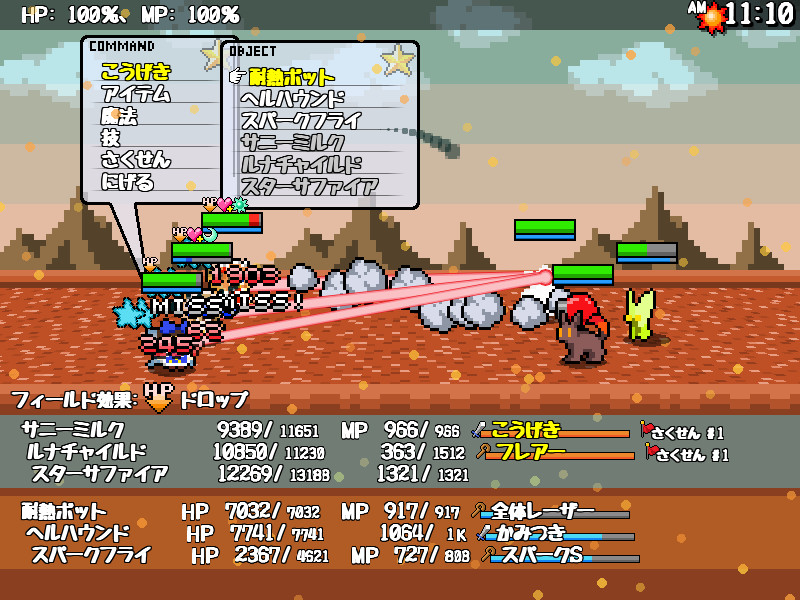Choose にげる to flee the battle
The height and width of the screenshot is (600, 800).
(127, 182)
